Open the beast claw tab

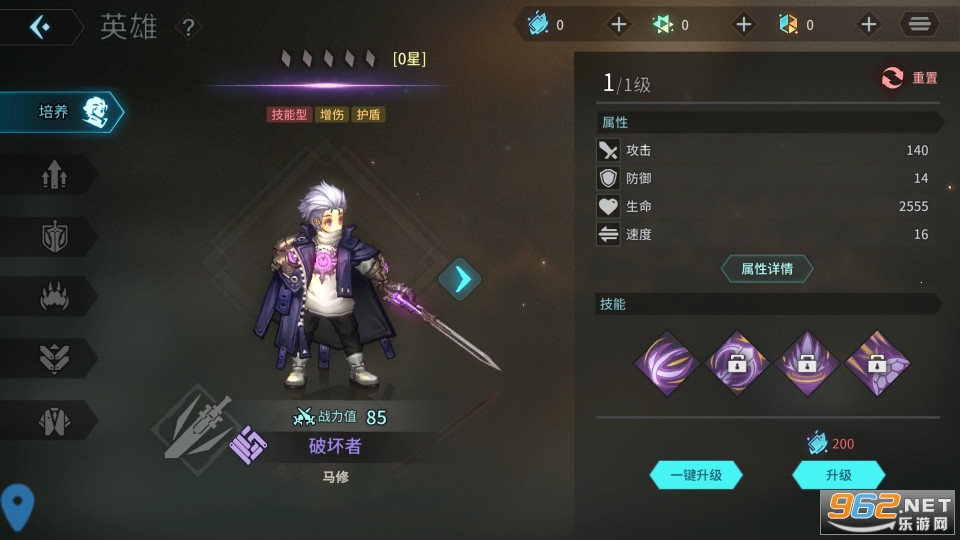click(x=54, y=297)
